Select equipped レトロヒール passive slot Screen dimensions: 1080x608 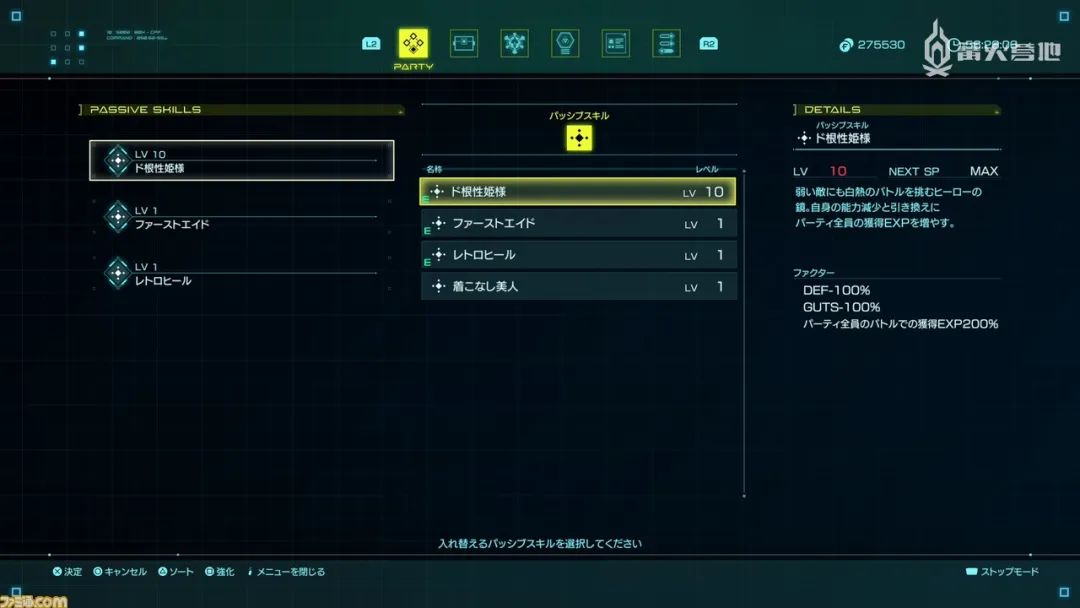tap(242, 273)
